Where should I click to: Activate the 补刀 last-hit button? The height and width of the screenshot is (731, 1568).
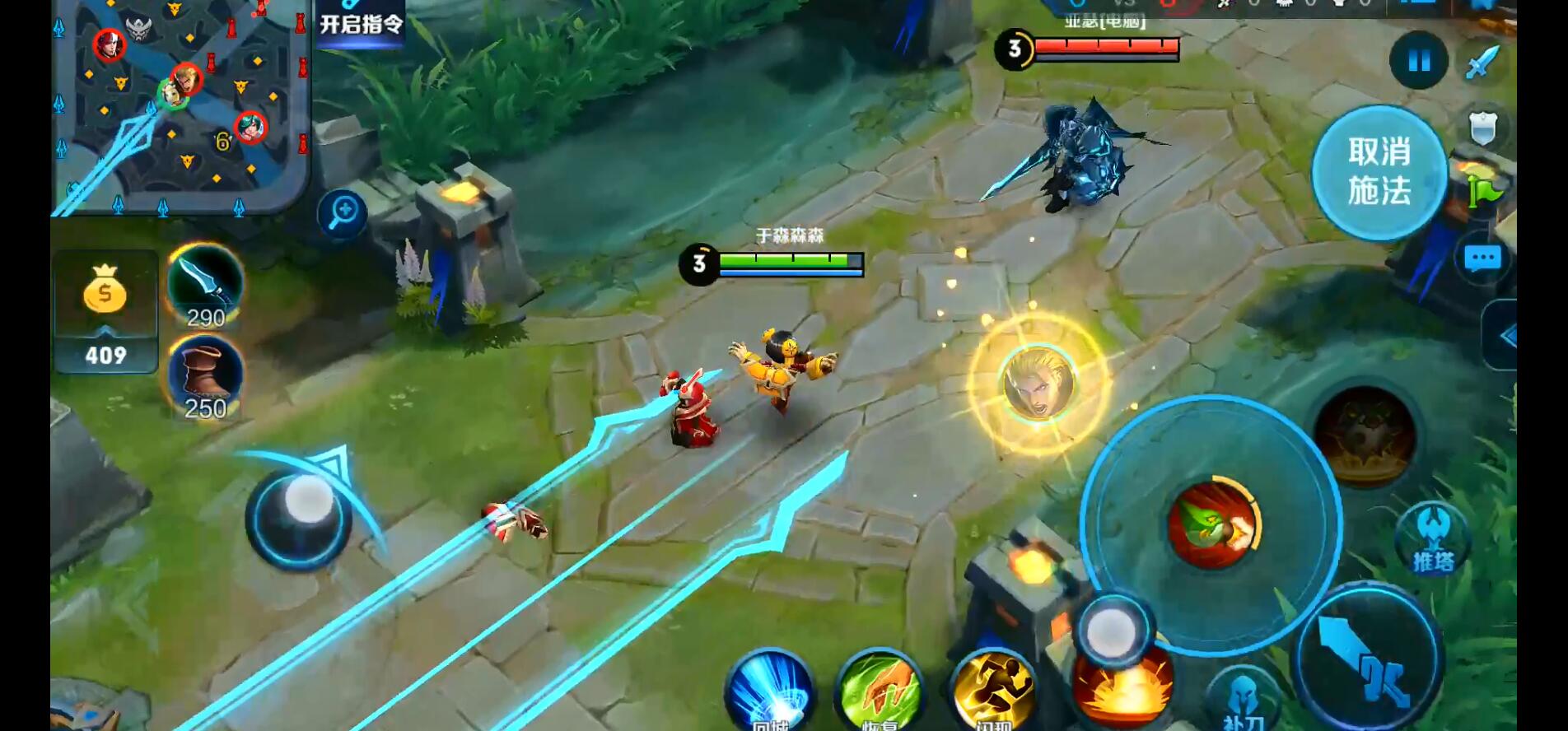tap(1243, 701)
